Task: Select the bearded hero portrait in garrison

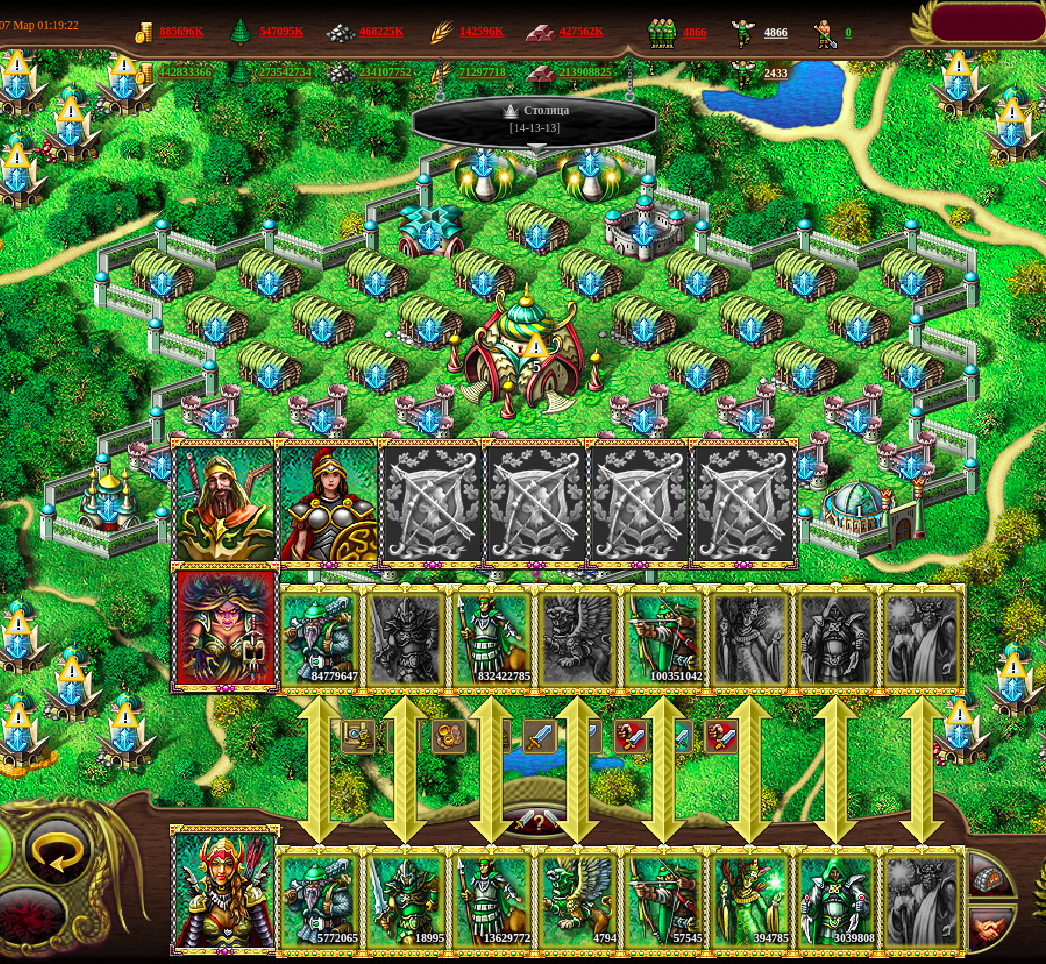Action: (224, 503)
